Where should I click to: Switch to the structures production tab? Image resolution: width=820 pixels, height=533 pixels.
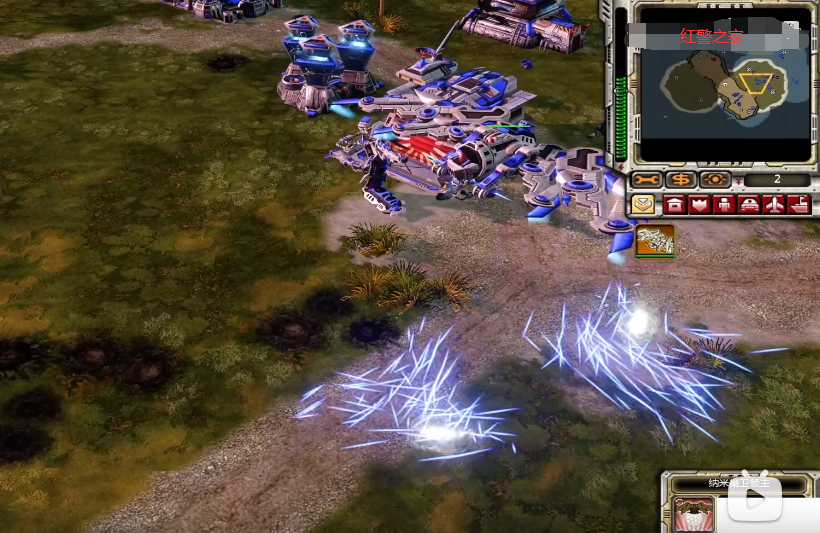point(675,205)
